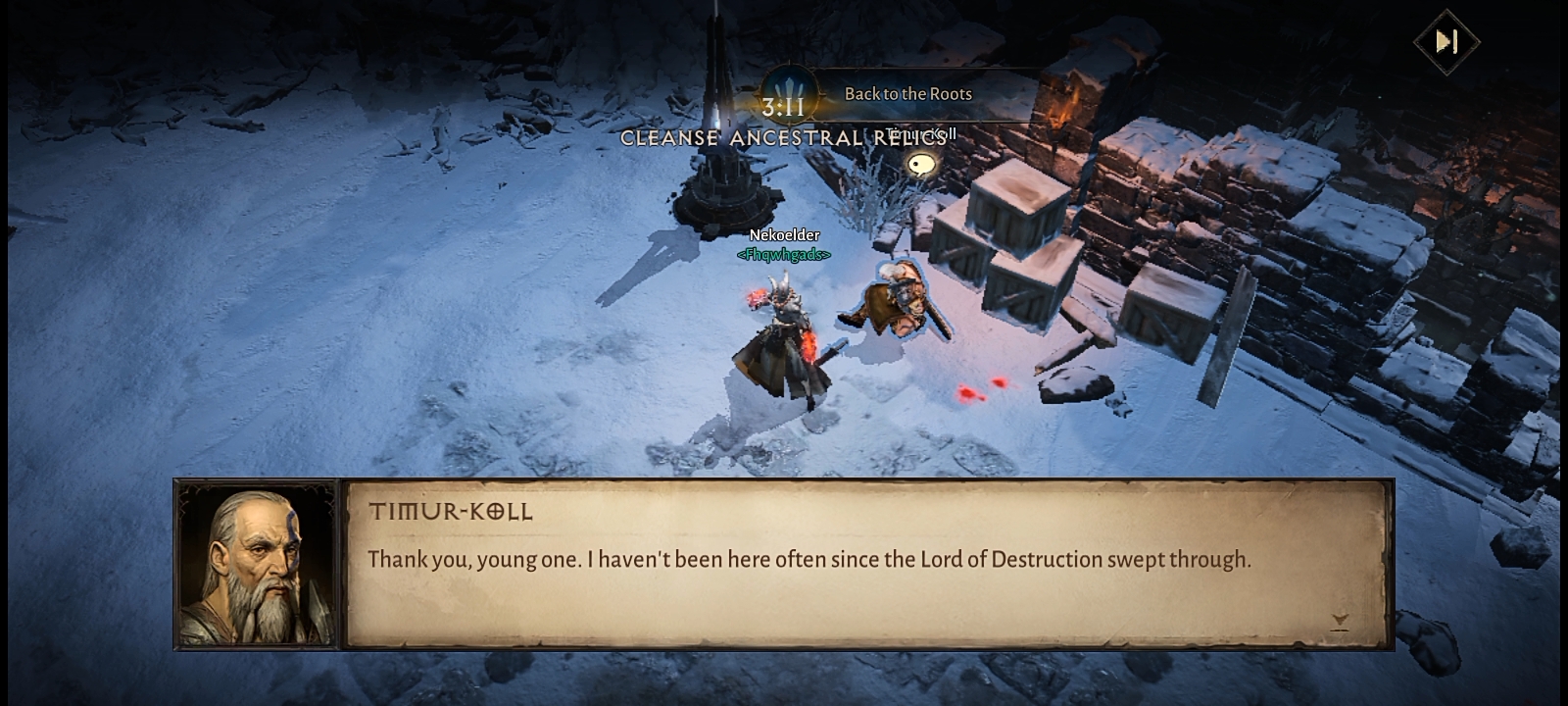Open the Back to the Roots quest tracker

(x=907, y=94)
